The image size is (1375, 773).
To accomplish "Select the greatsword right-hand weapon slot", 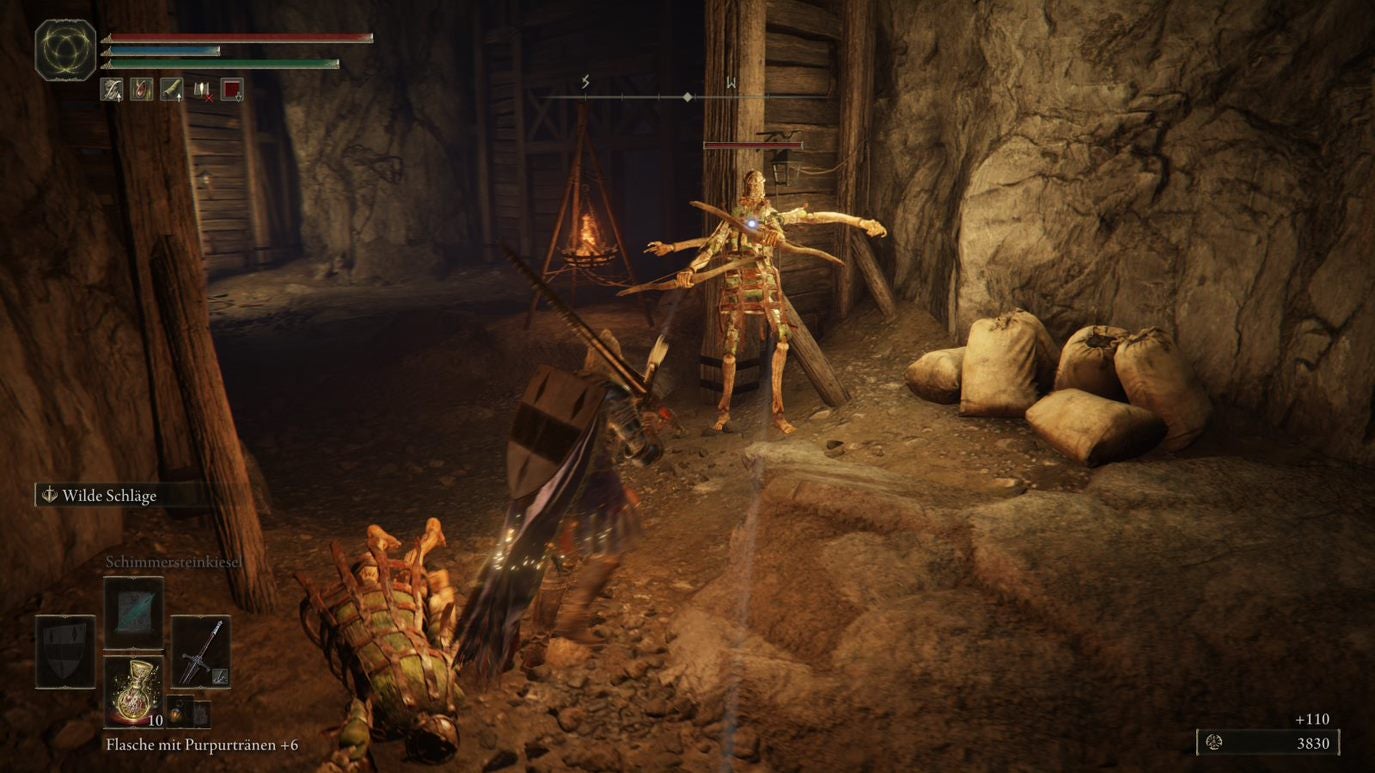I will coord(200,652).
